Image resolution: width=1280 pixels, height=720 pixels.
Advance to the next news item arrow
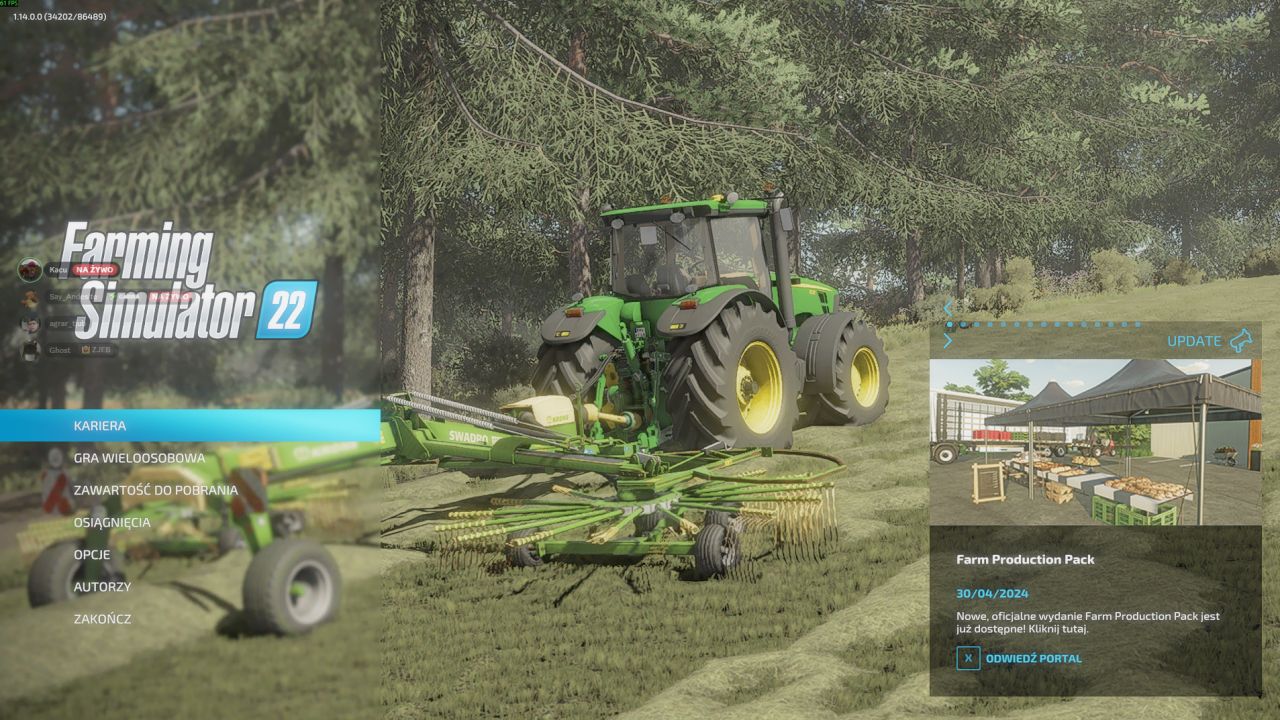coord(948,341)
